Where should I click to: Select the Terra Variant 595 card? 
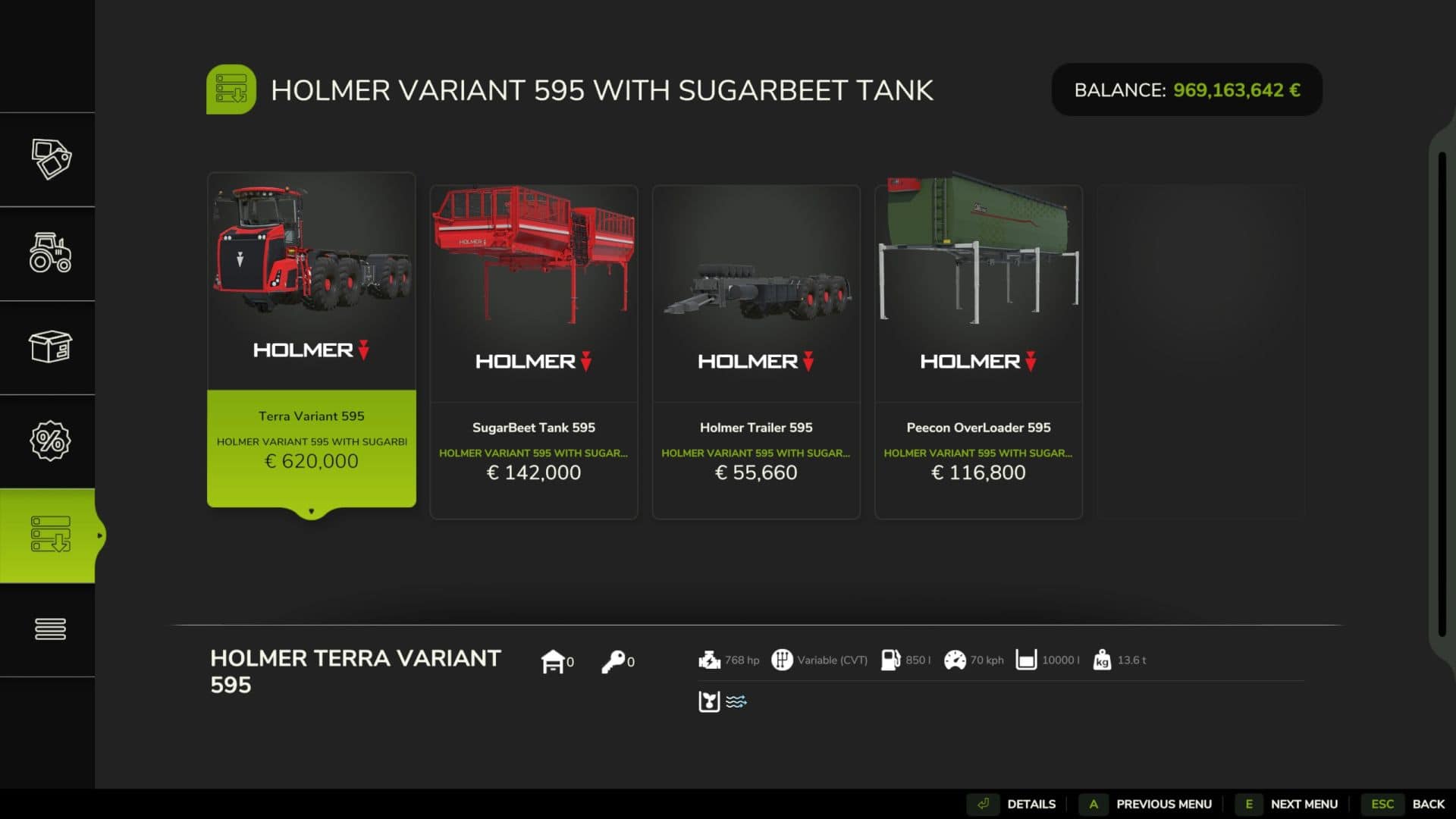click(x=311, y=340)
